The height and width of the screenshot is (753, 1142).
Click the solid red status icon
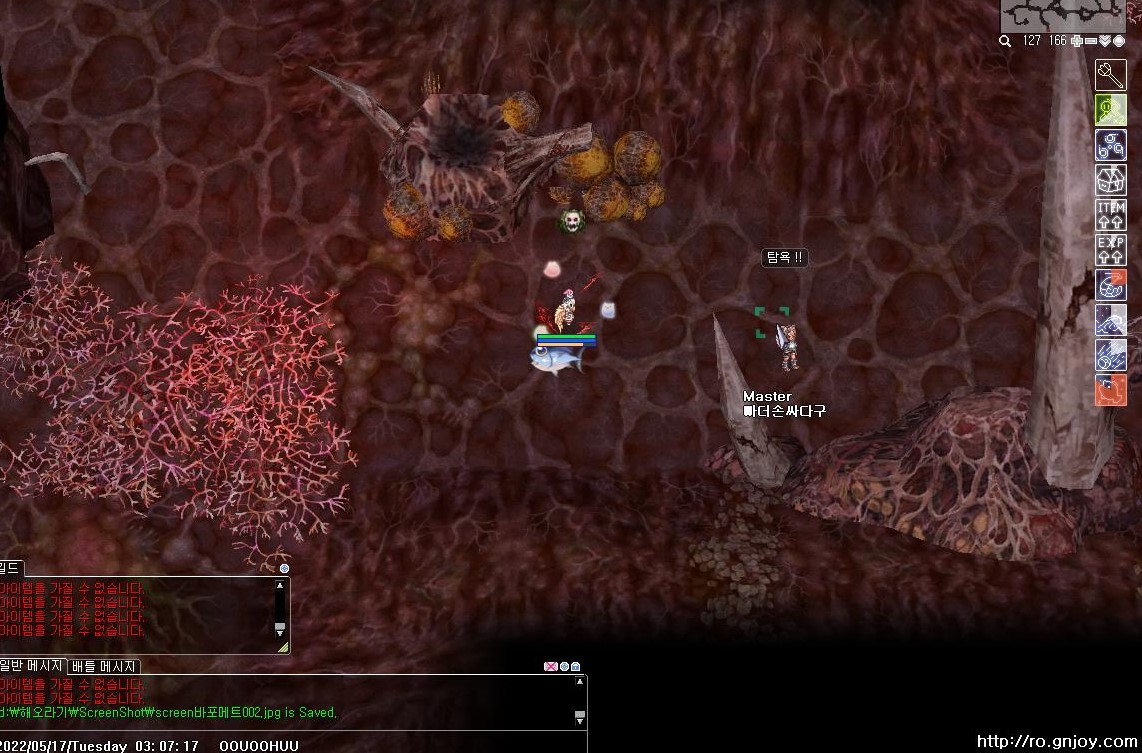(1111, 390)
